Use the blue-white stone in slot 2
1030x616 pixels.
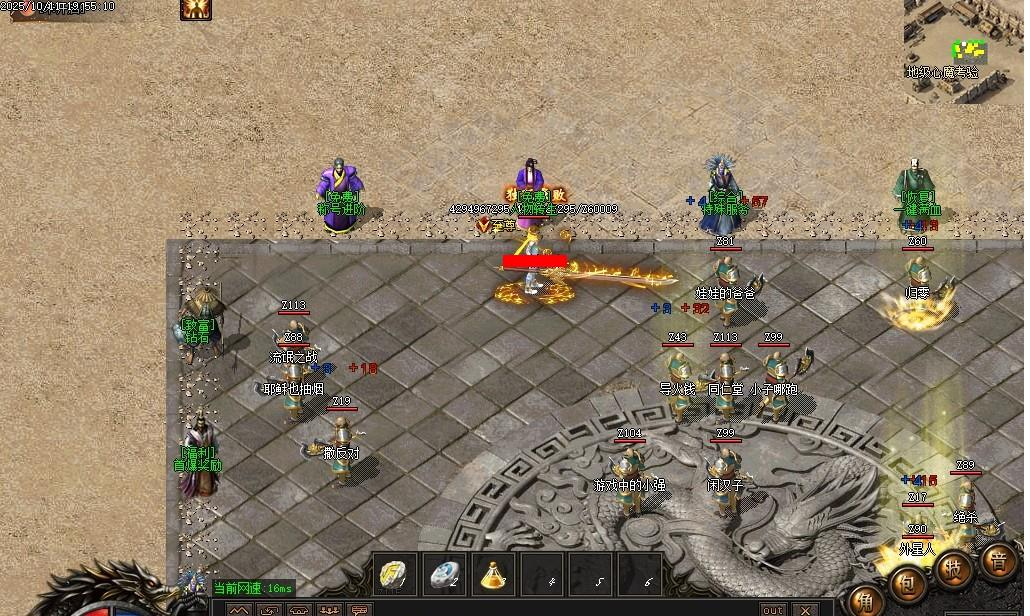point(443,574)
